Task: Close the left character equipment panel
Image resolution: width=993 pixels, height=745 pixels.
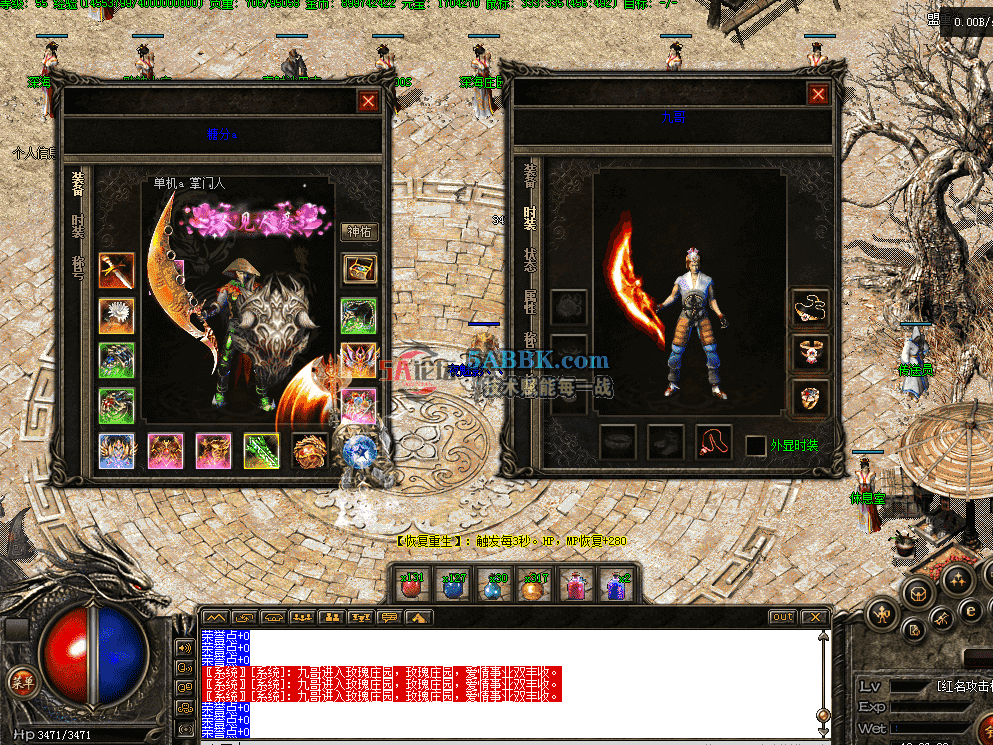Action: click(x=369, y=101)
